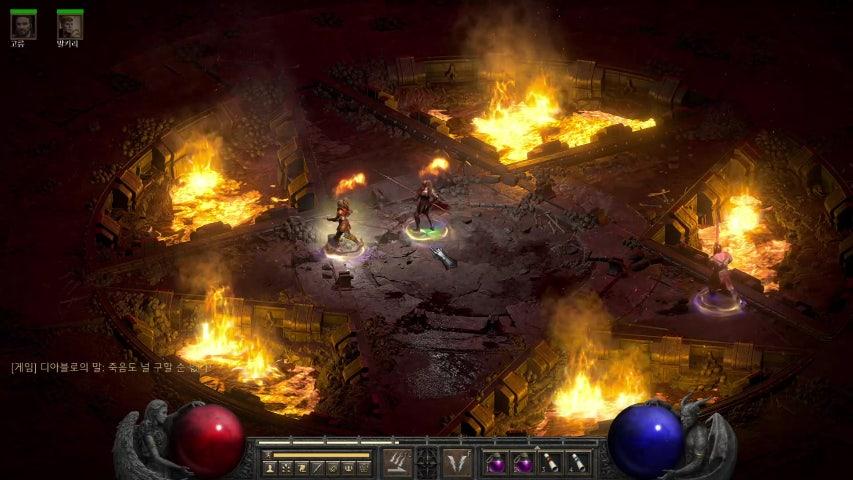Viewport: 853px width, 480px height.
Task: Toggle the mini panel using the center emblem
Action: [x=427, y=462]
